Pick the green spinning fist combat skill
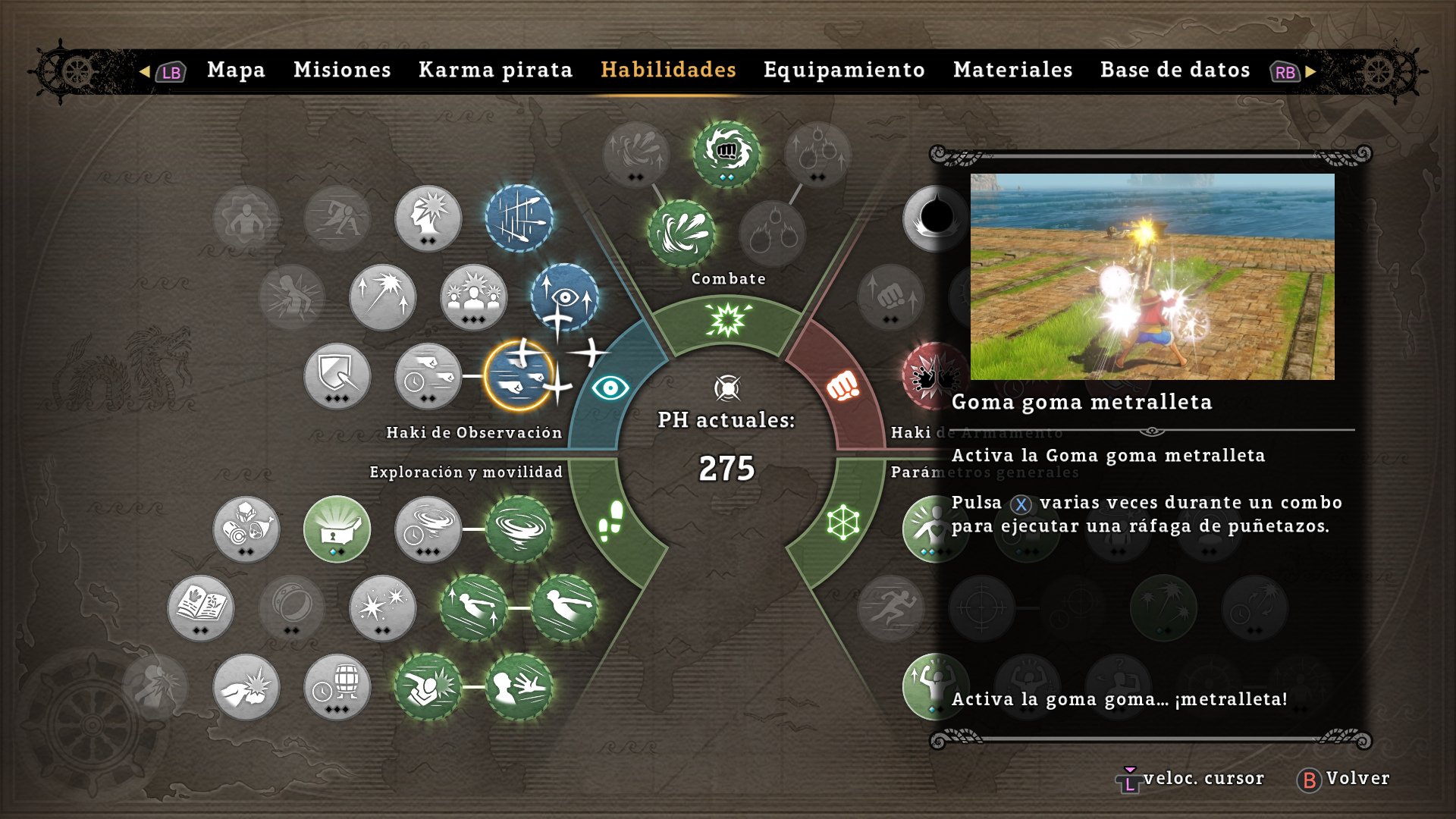The width and height of the screenshot is (1456, 819). click(x=726, y=153)
